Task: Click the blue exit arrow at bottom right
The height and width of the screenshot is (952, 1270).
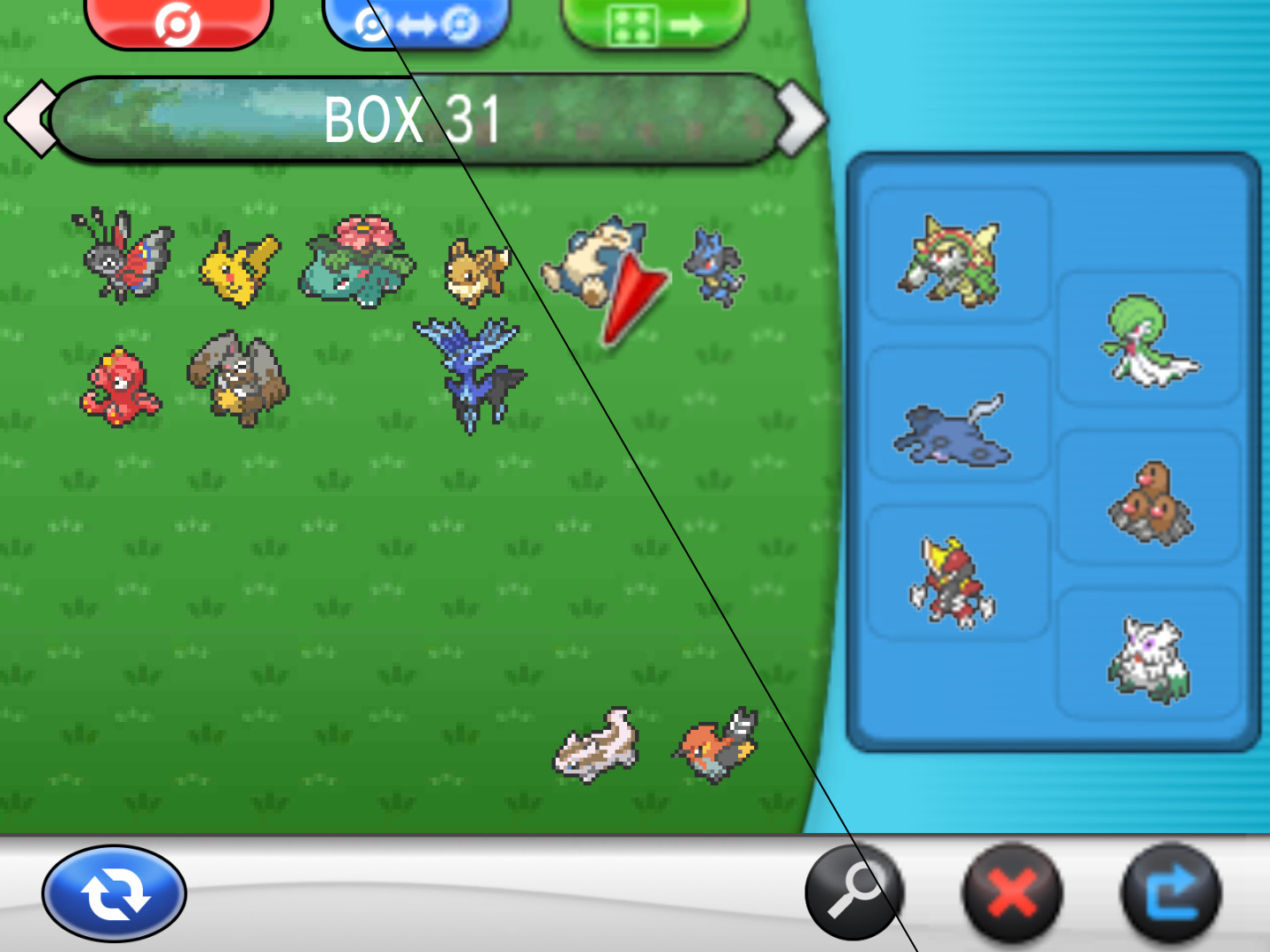Action: tap(1170, 892)
